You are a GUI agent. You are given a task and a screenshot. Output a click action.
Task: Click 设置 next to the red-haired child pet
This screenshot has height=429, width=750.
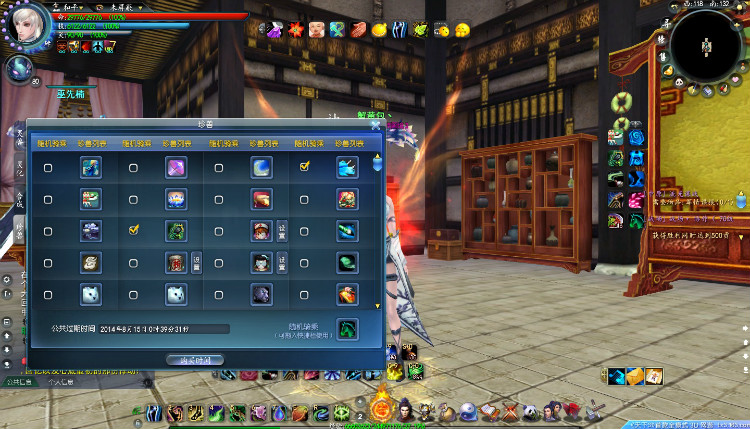282,230
